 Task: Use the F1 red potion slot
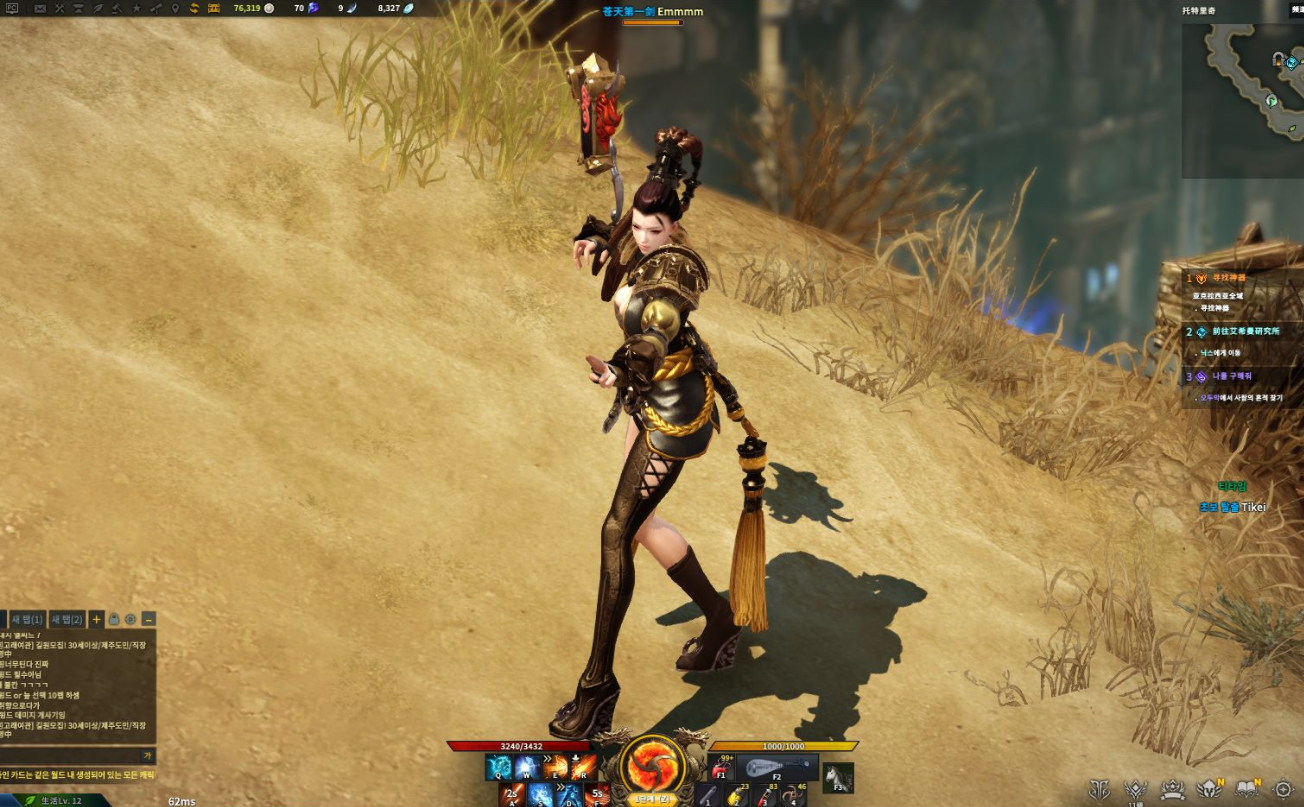coord(720,768)
